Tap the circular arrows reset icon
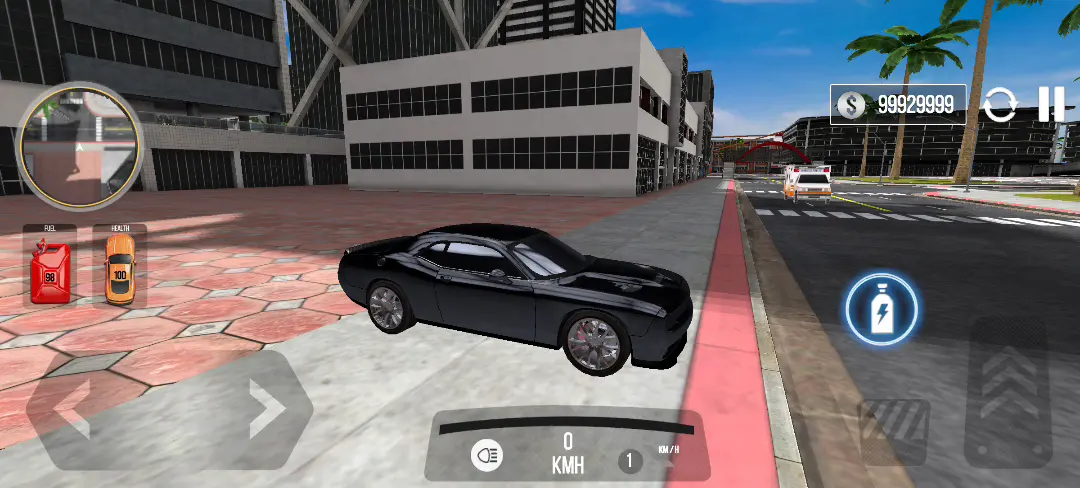Image resolution: width=1080 pixels, height=488 pixels. tap(999, 105)
